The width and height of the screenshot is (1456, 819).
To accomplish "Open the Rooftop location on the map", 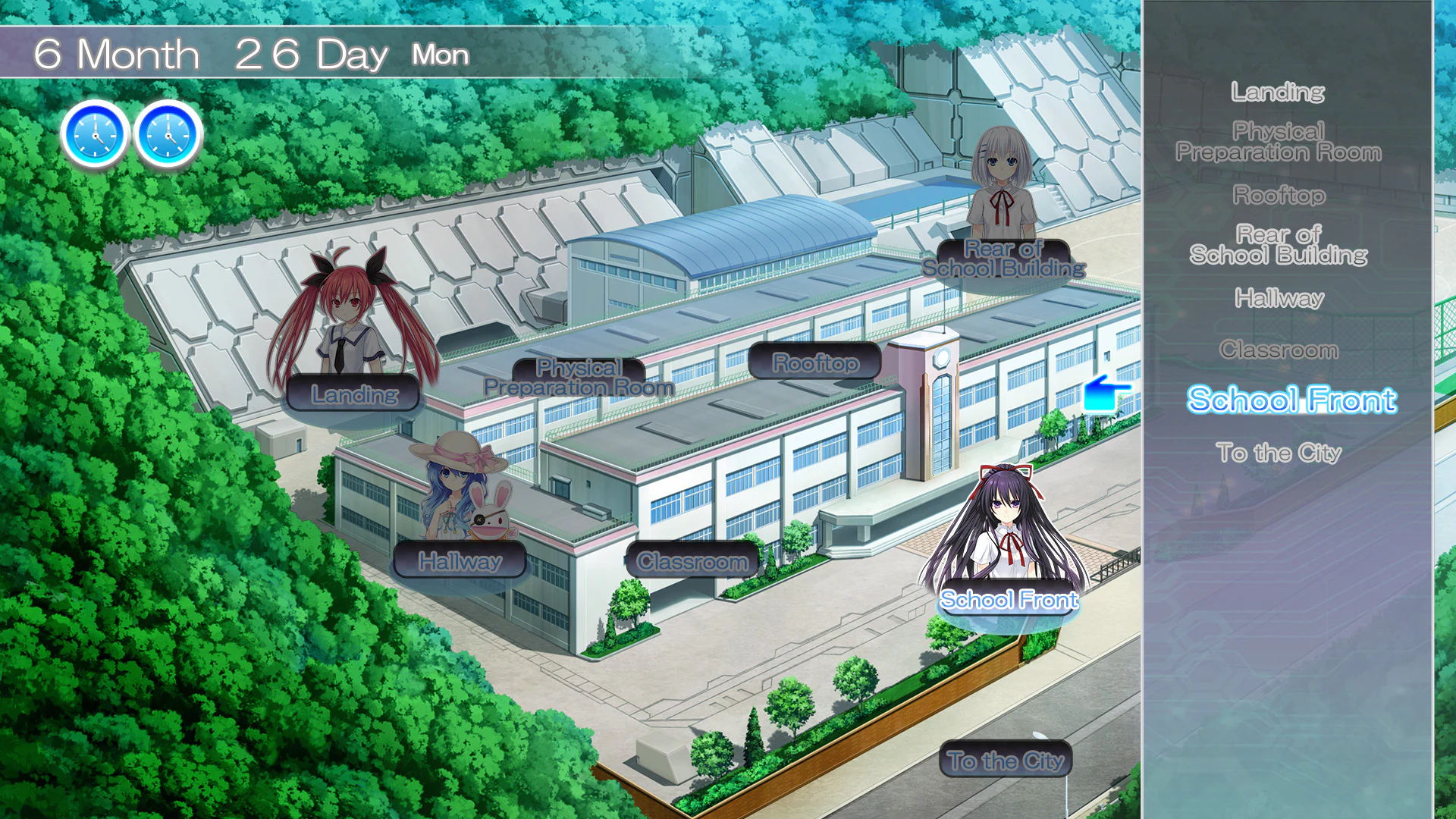I will (816, 362).
